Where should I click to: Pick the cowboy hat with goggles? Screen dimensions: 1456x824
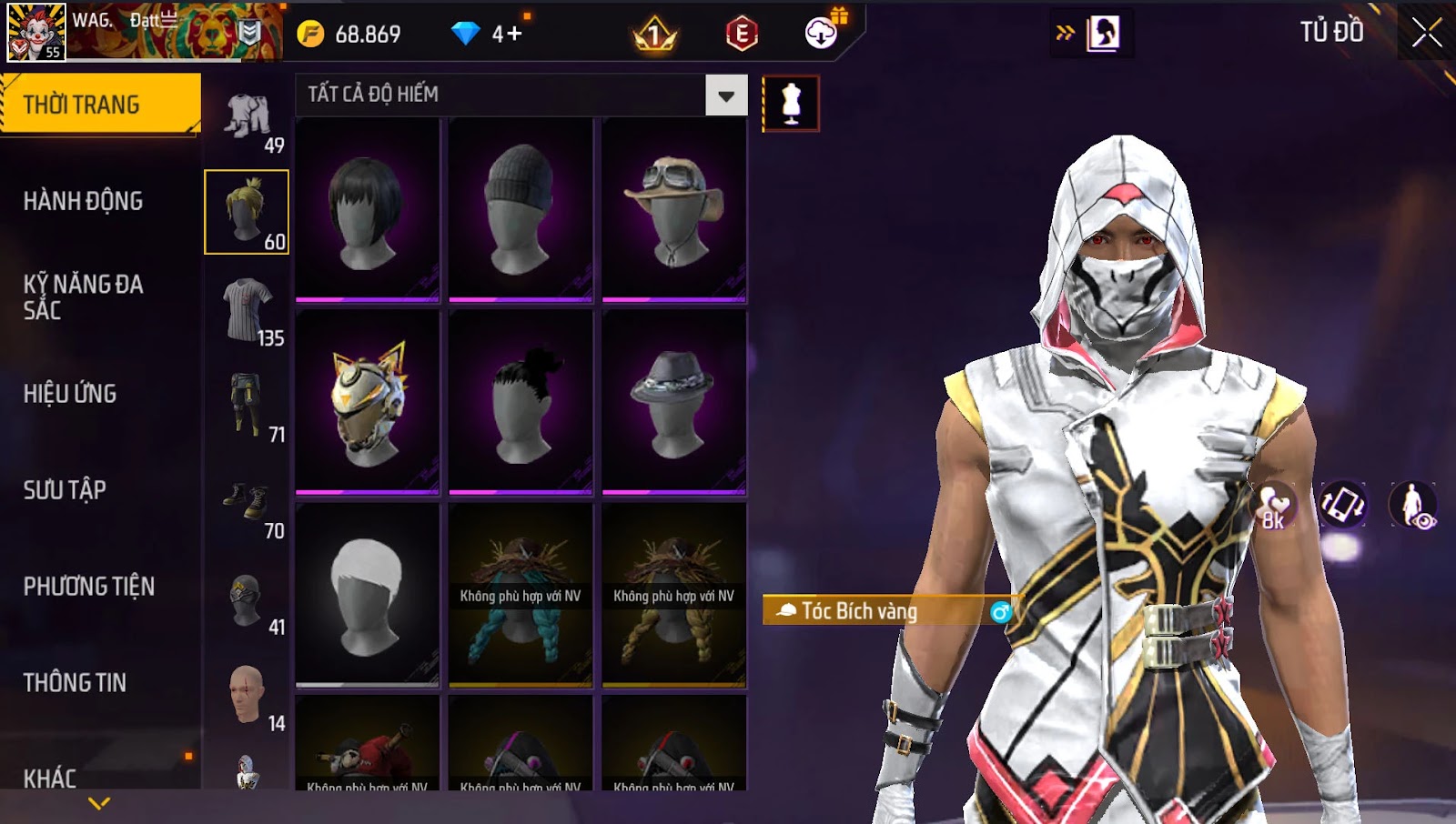coord(673,210)
